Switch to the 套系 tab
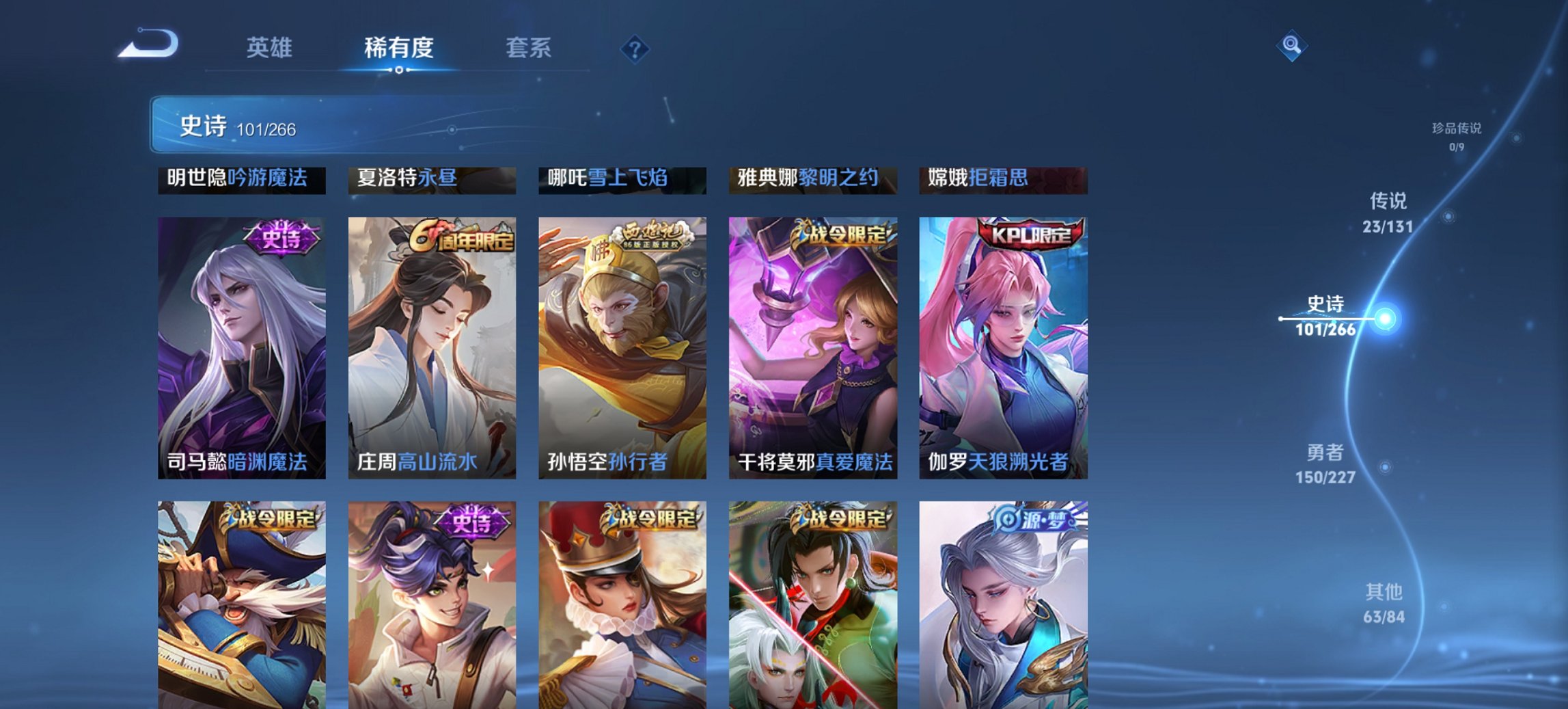Viewport: 1568px width, 709px height. [x=528, y=48]
